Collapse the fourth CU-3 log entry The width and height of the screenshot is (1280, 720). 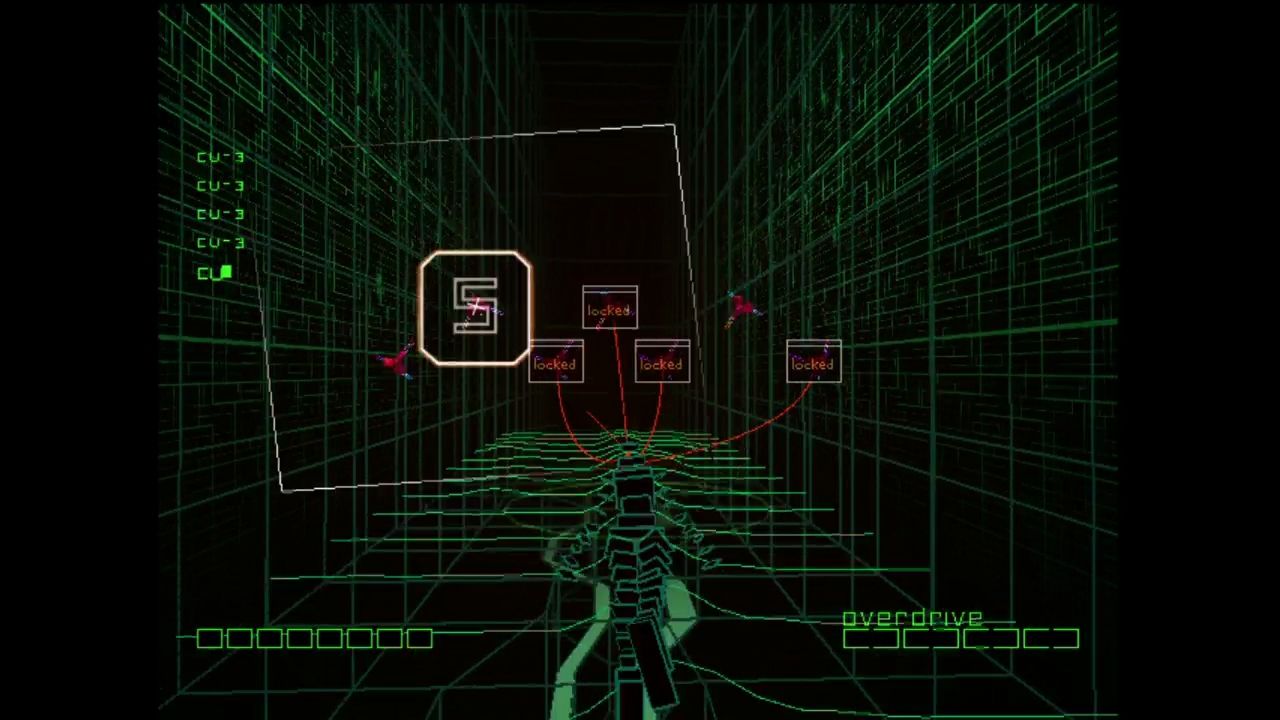point(221,242)
